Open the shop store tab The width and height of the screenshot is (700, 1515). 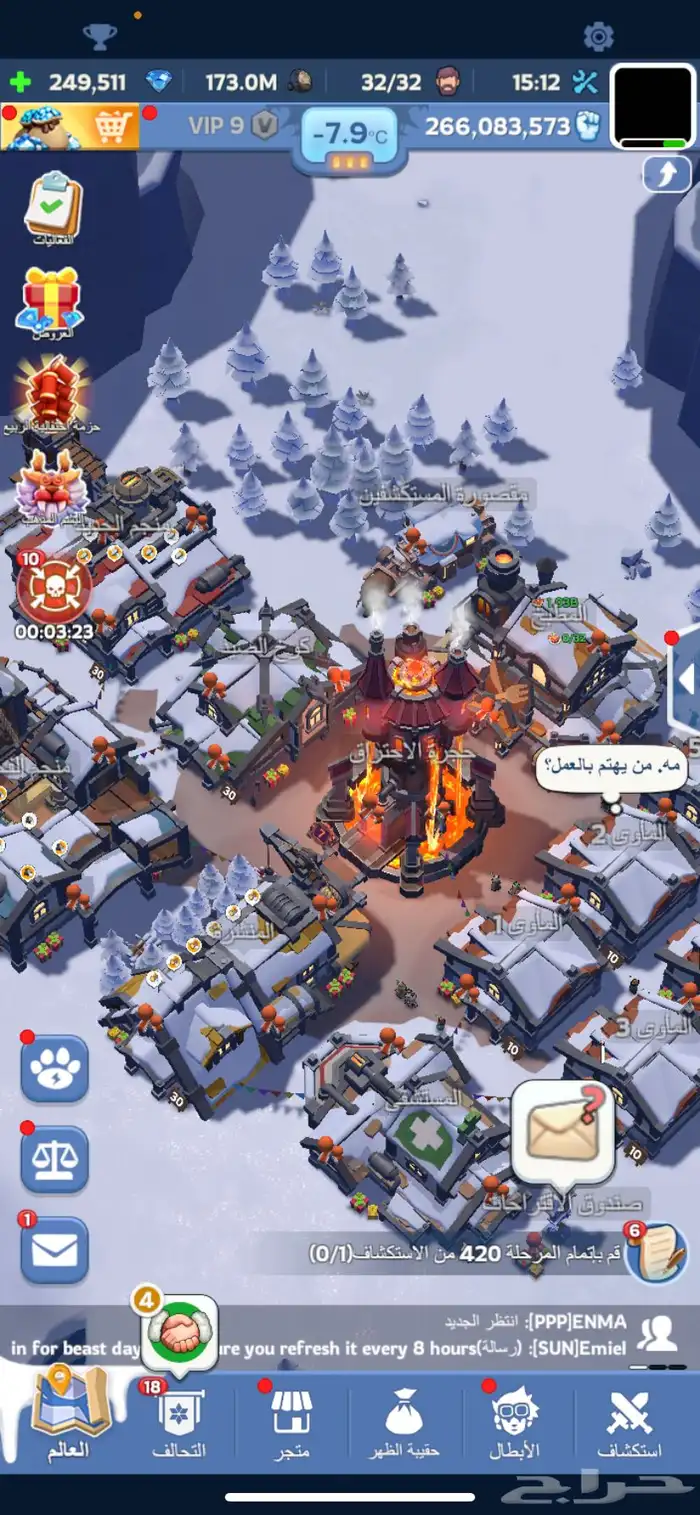(292, 1420)
